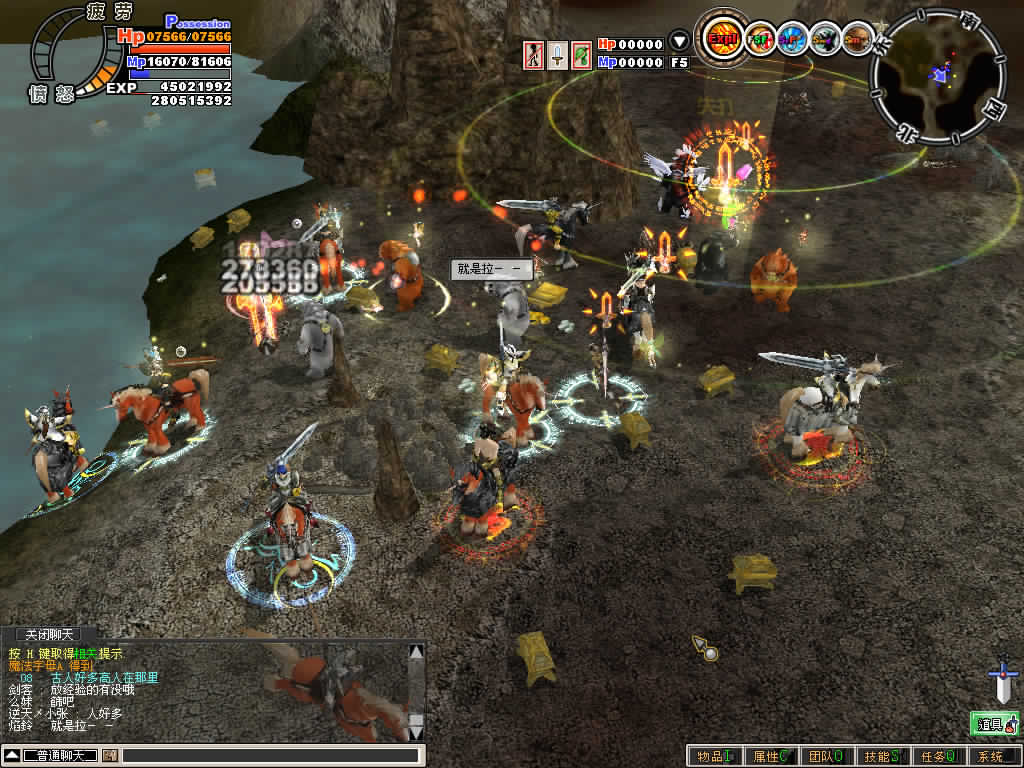Viewport: 1024px width, 768px height.
Task: Select the sword icon slot in top bar
Action: pos(558,55)
